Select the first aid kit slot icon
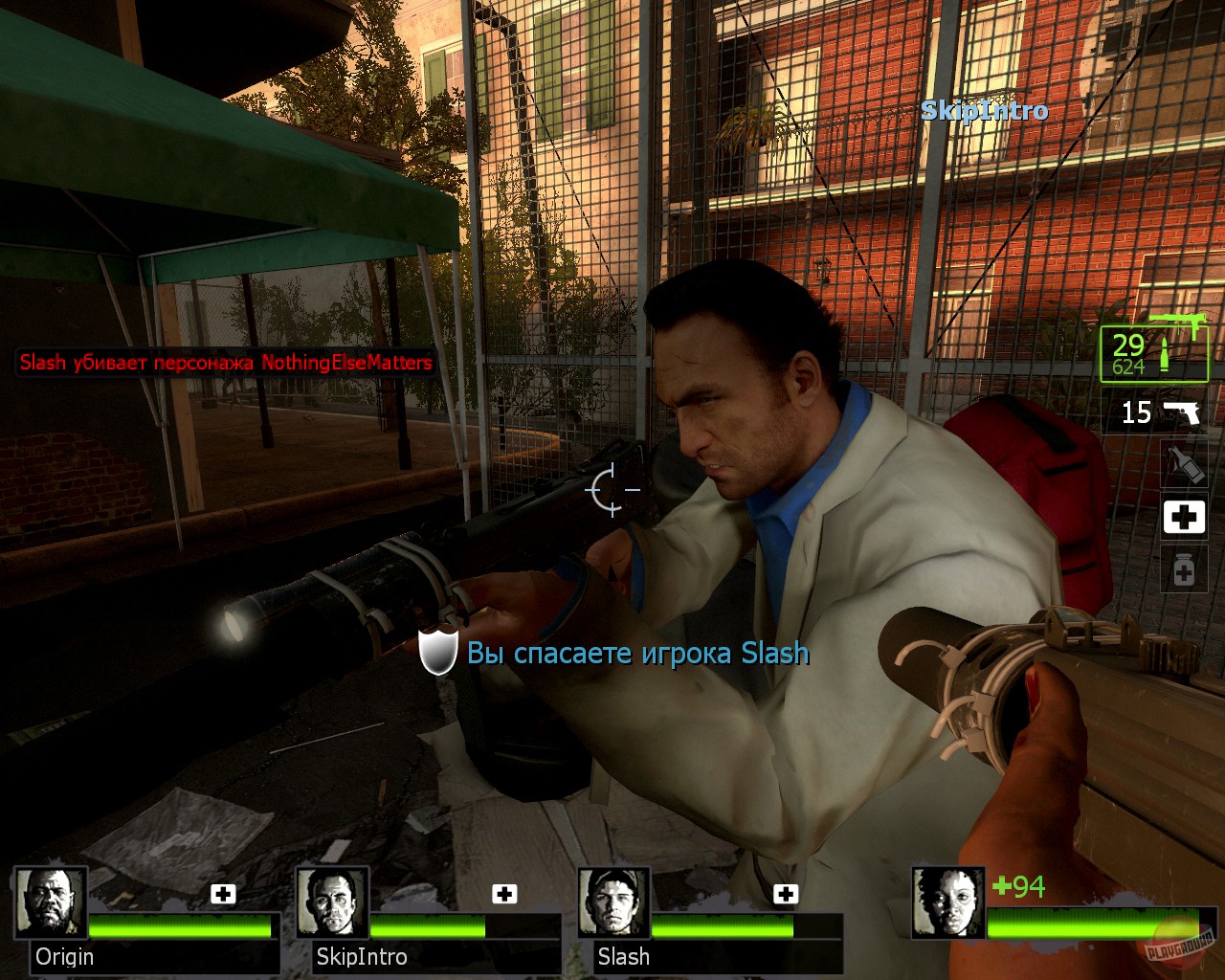Image resolution: width=1225 pixels, height=980 pixels. (x=1184, y=517)
